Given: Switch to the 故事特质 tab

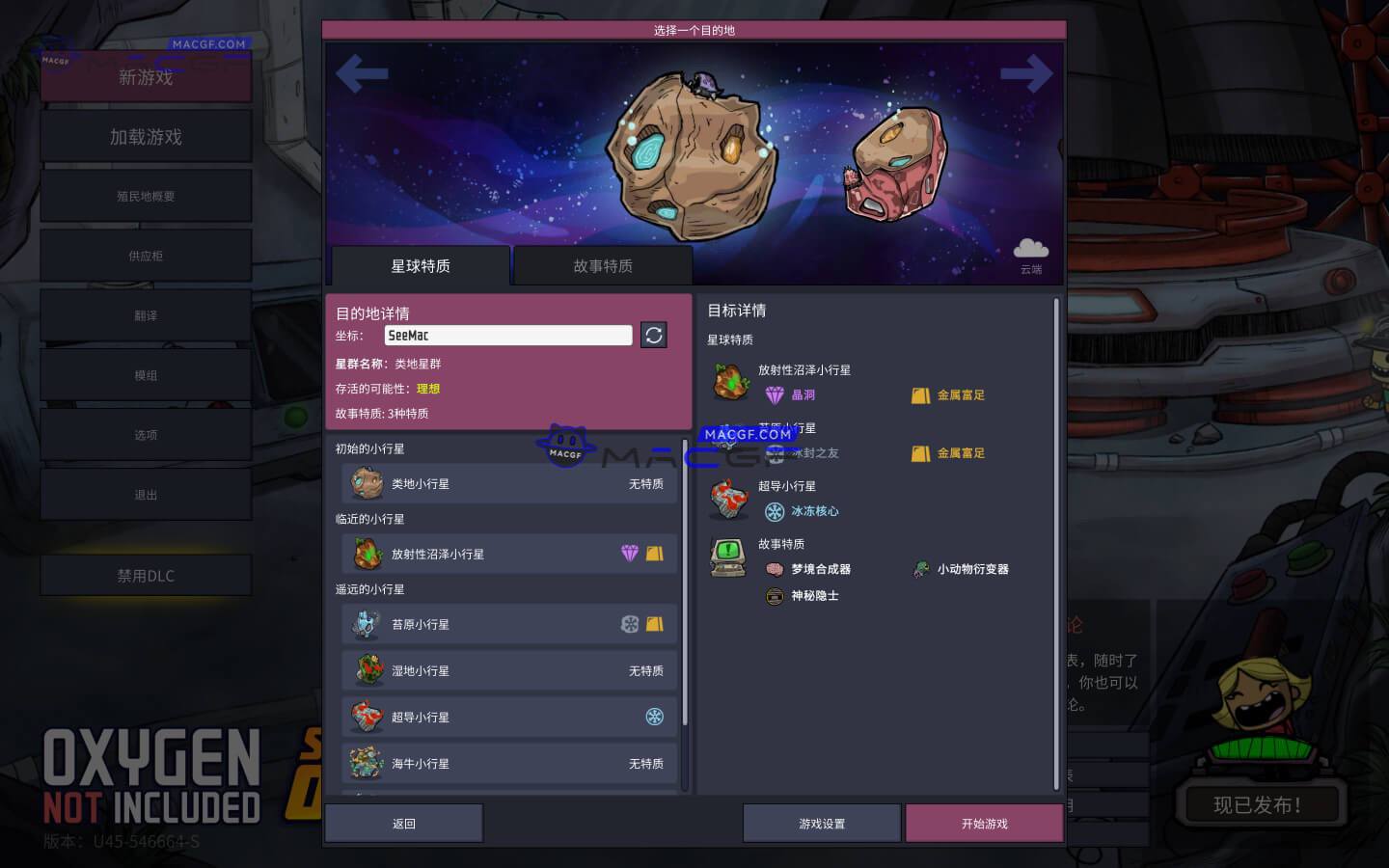Looking at the screenshot, I should (x=603, y=265).
